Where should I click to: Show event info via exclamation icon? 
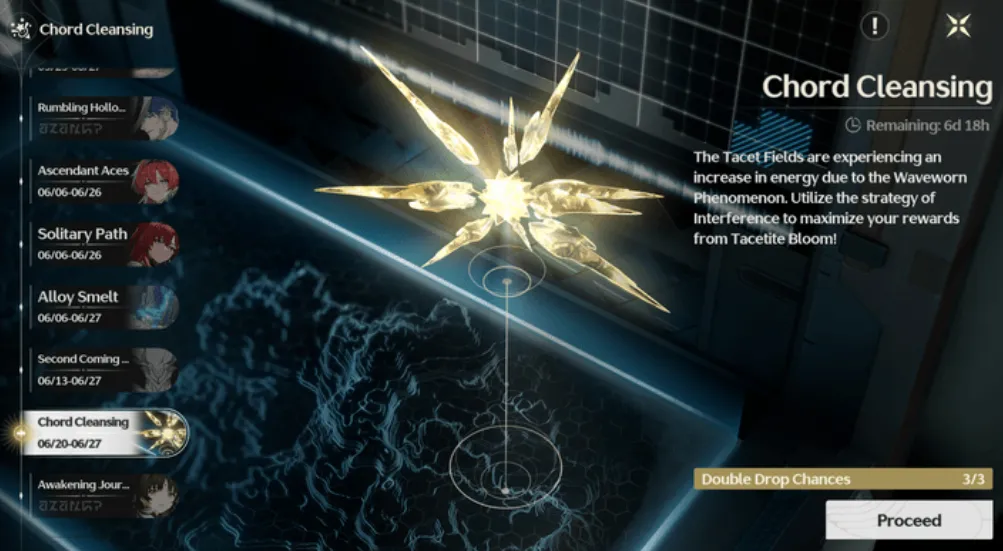click(x=874, y=27)
